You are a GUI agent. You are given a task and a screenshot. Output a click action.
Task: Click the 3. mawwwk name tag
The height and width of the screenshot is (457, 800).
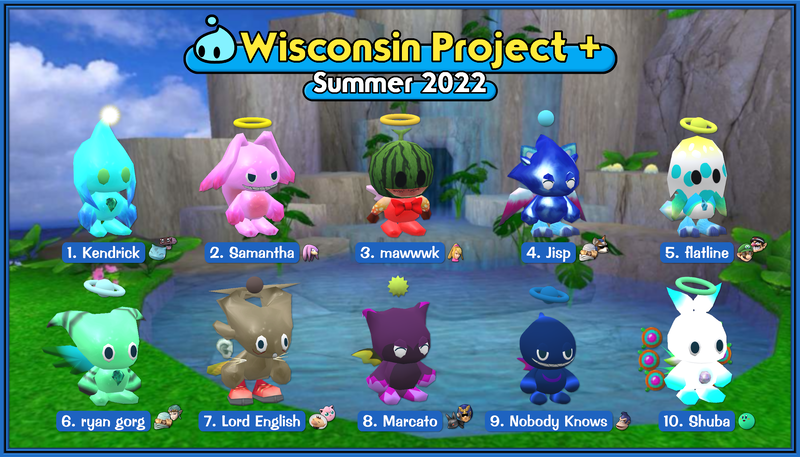coord(400,252)
